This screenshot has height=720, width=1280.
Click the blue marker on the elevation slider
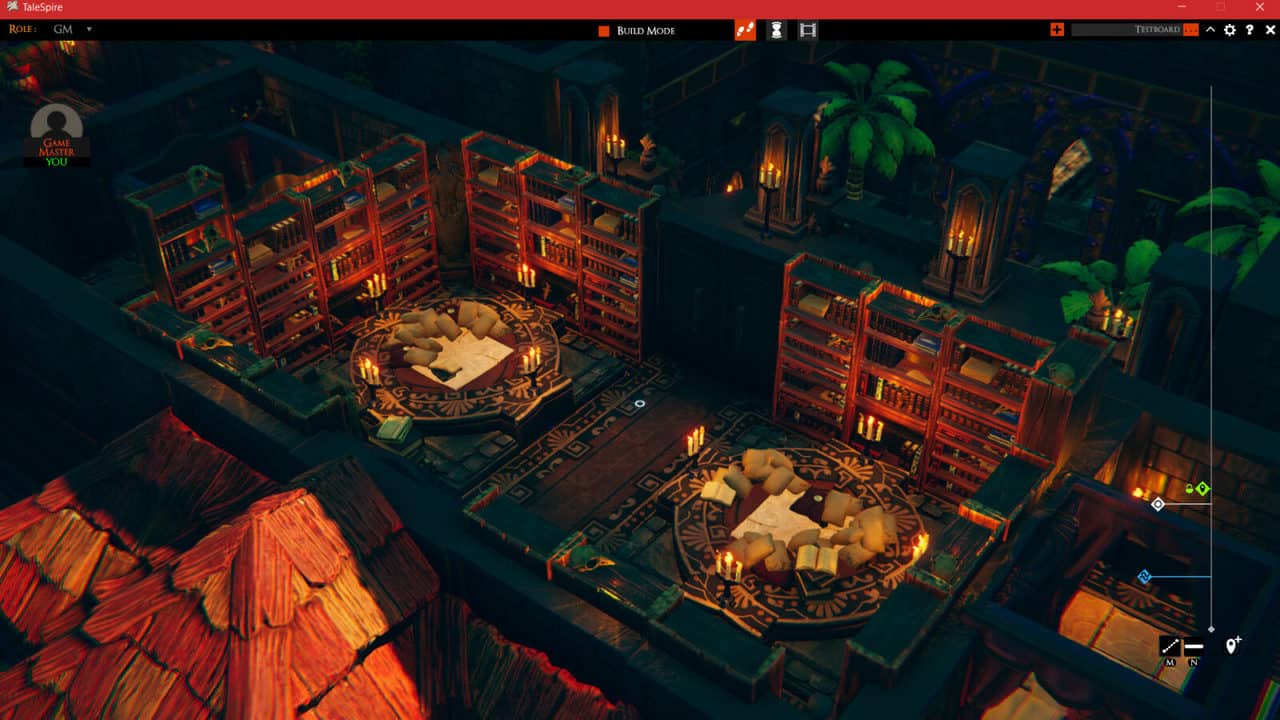(1144, 575)
